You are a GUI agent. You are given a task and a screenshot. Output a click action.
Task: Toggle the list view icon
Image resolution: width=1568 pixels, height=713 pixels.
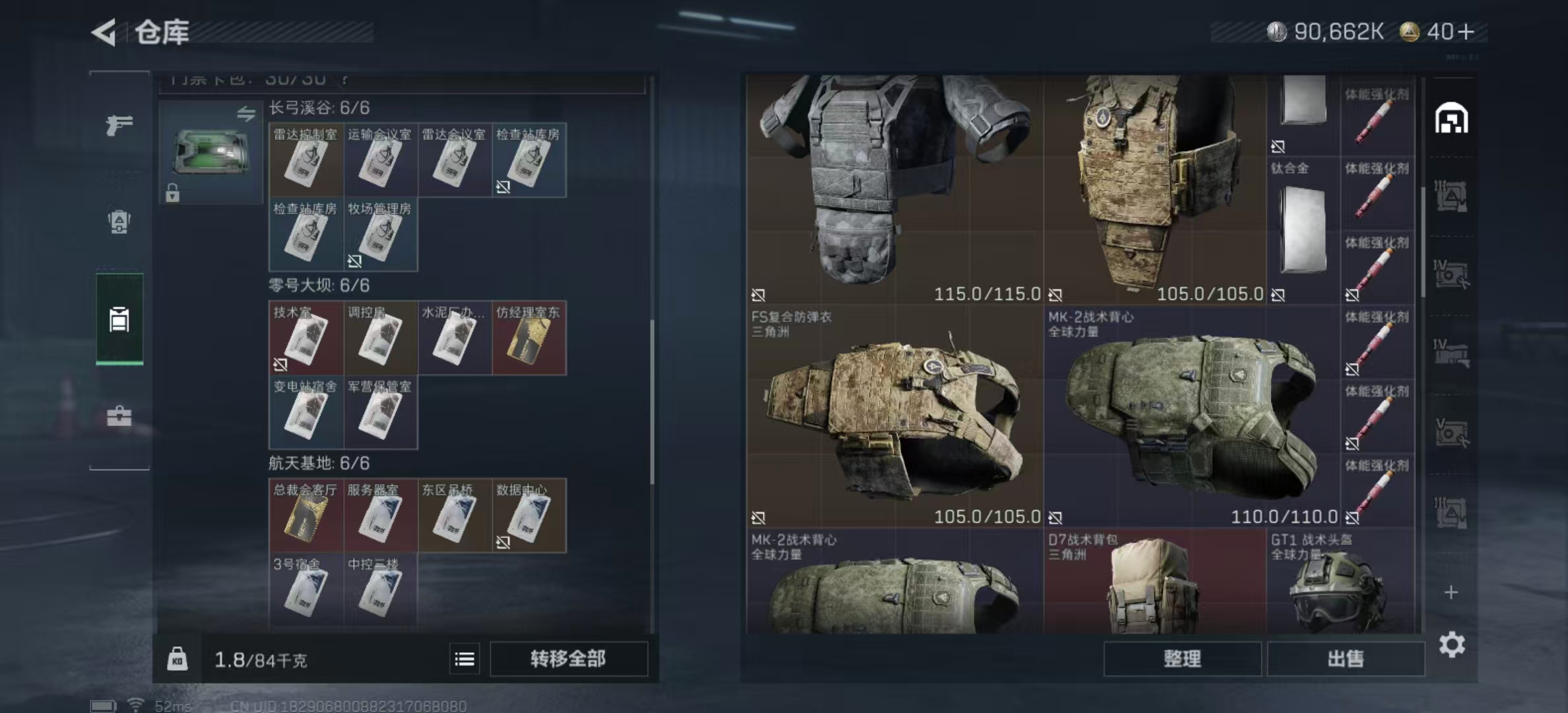point(465,659)
